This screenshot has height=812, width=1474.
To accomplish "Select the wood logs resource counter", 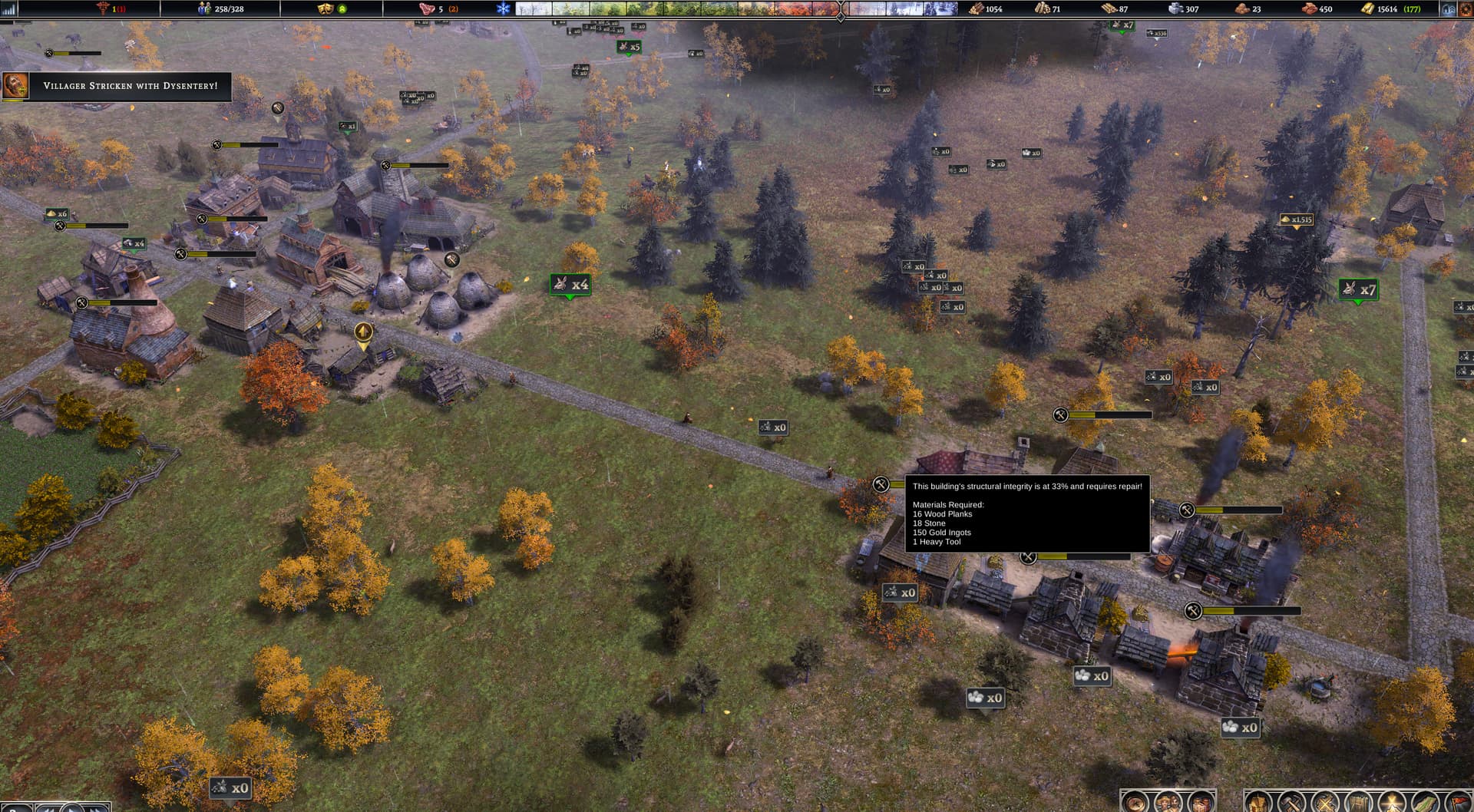I will tap(977, 8).
